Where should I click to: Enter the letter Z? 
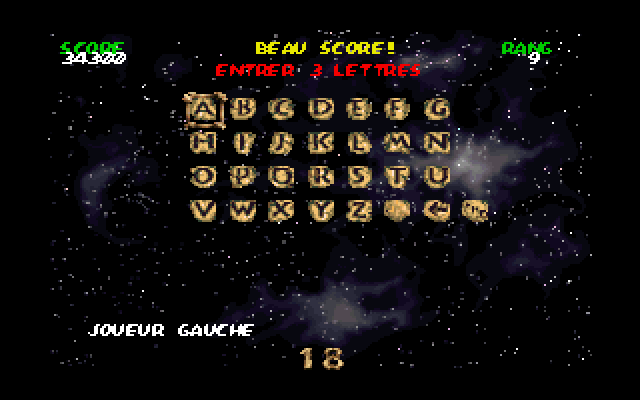(361, 211)
